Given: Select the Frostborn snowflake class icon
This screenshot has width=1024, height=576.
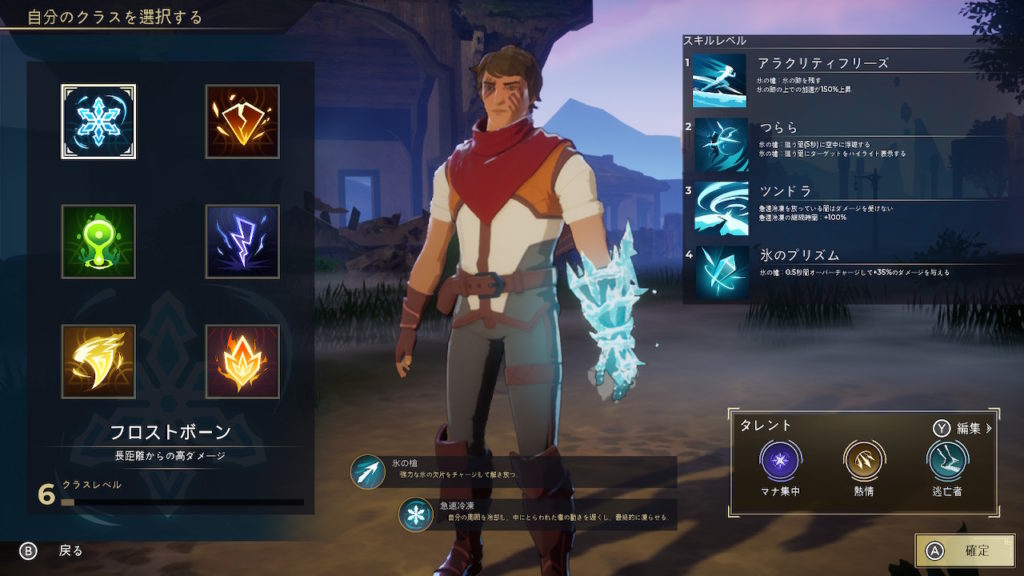Looking at the screenshot, I should [x=98, y=122].
